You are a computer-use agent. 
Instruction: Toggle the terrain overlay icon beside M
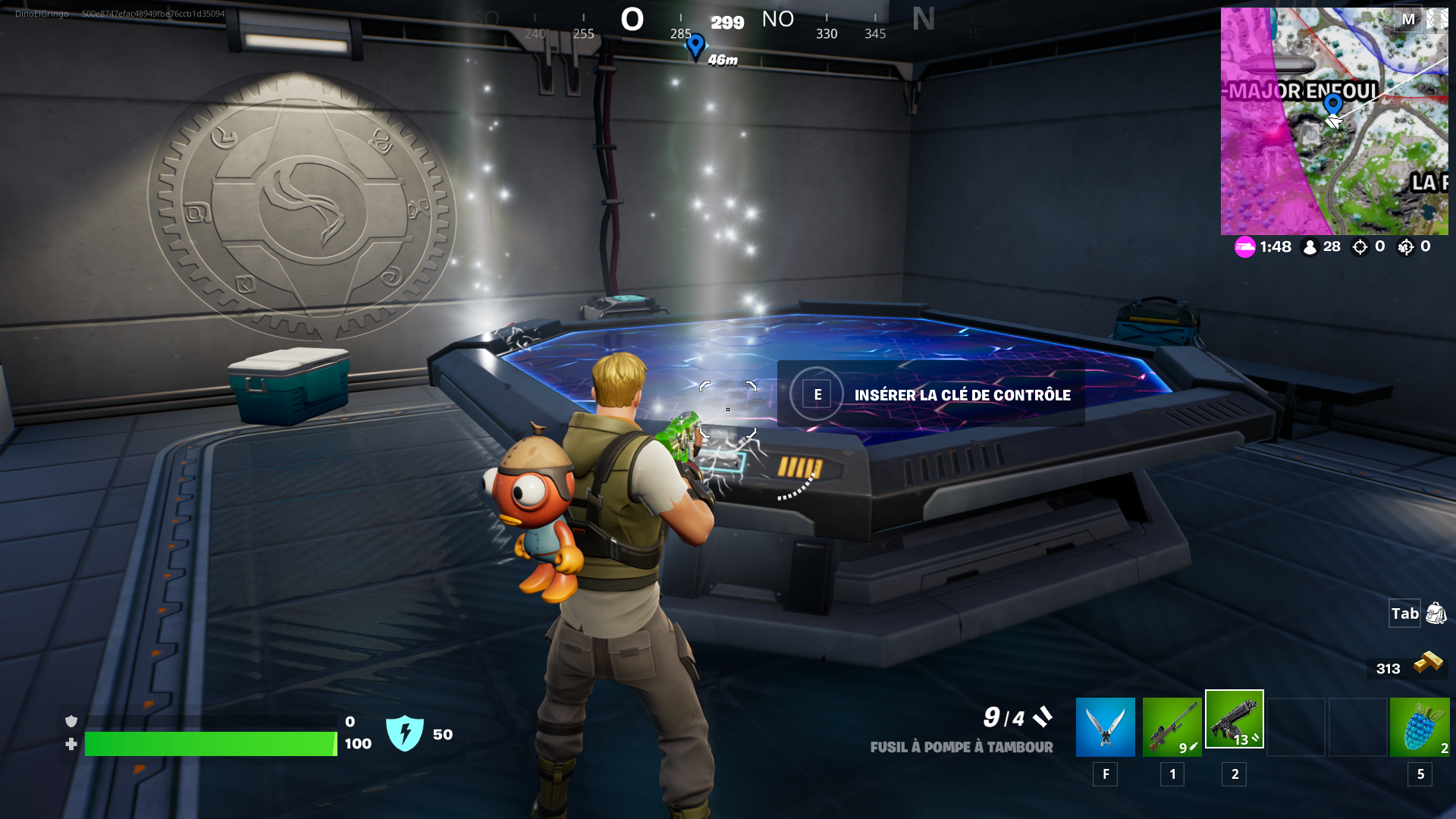tap(1436, 17)
